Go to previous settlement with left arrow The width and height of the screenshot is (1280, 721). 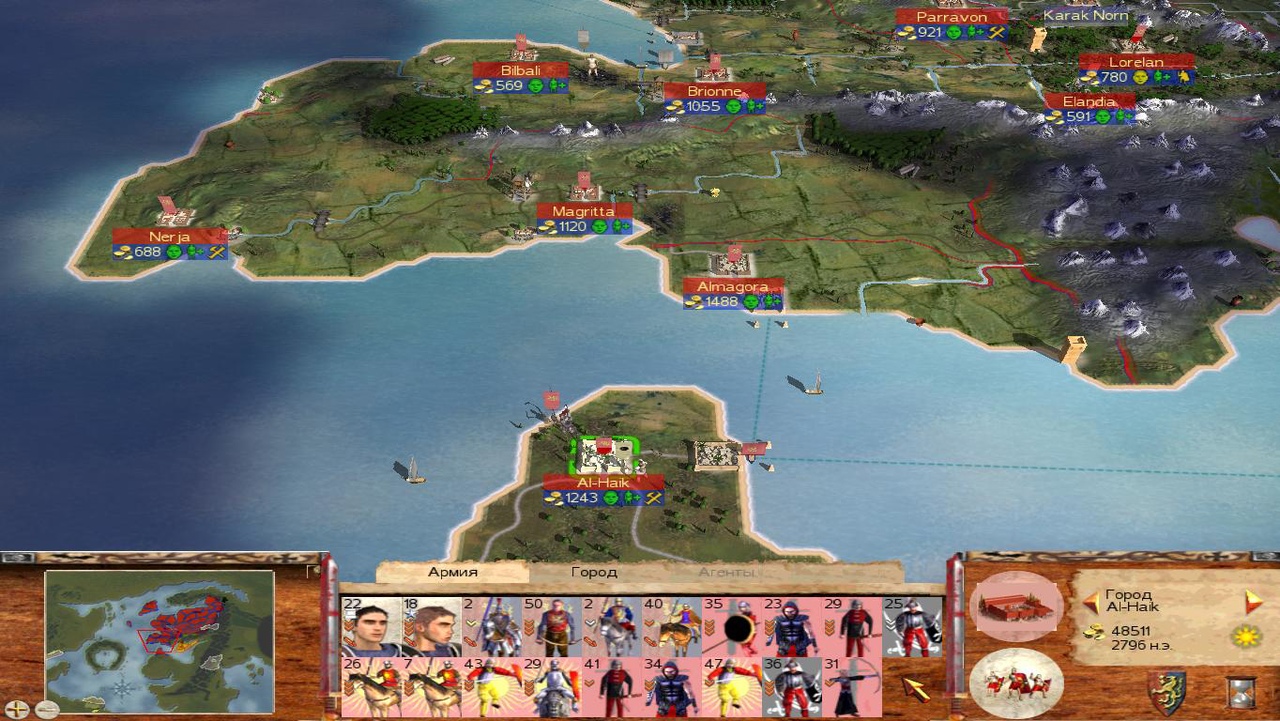pyautogui.click(x=1091, y=602)
